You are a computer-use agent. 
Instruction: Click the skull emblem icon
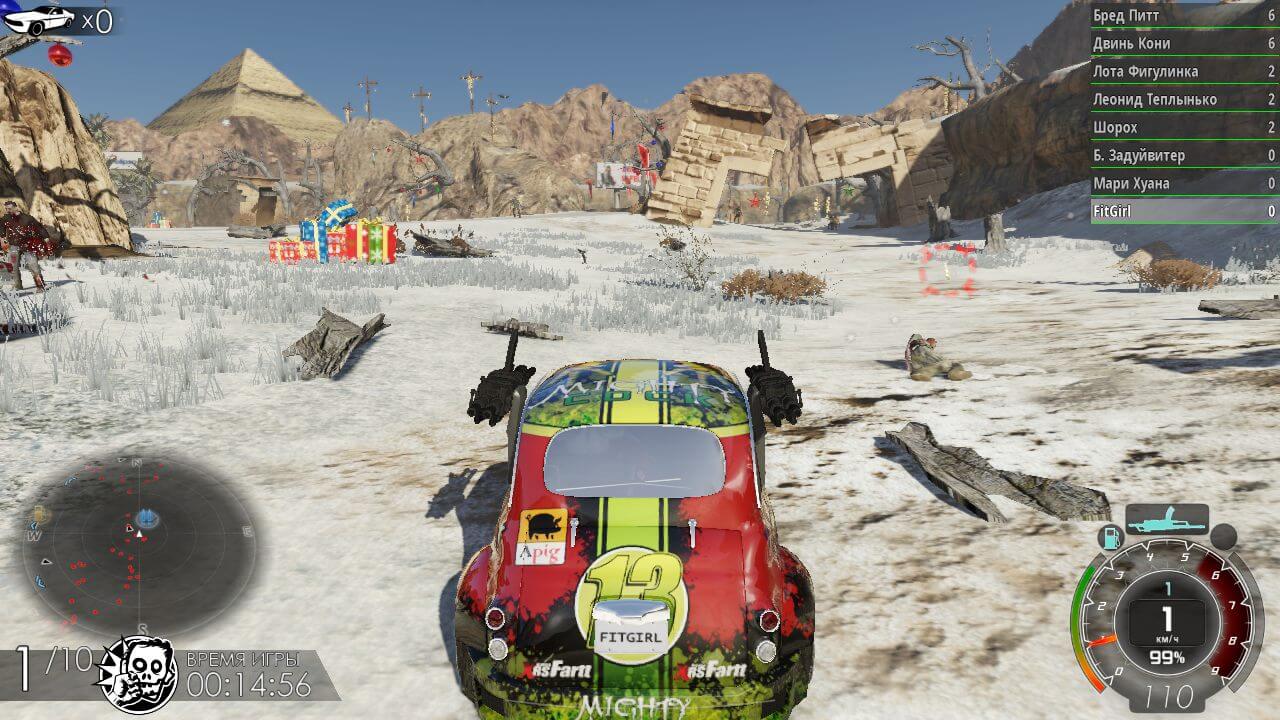[x=136, y=675]
